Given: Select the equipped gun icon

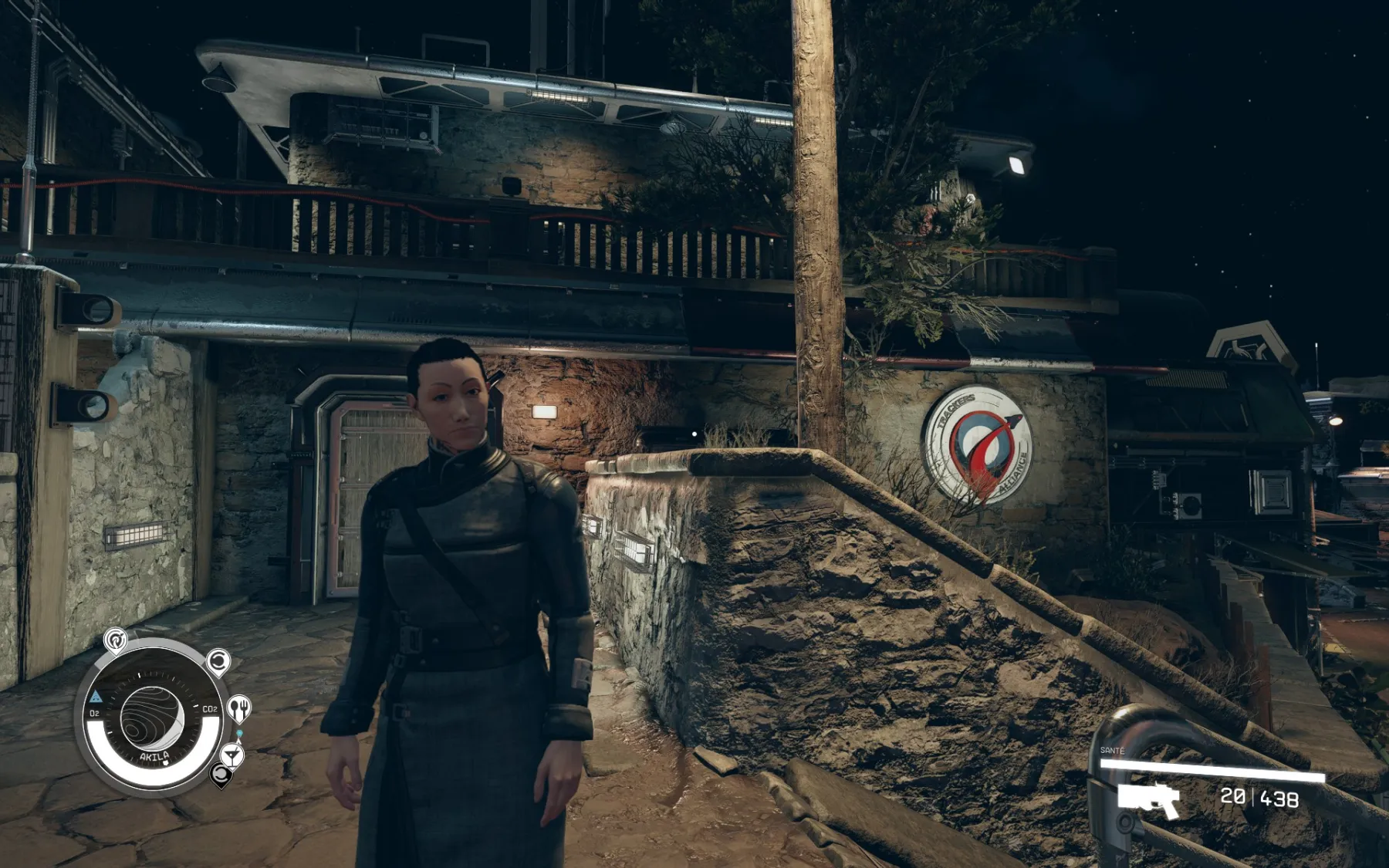Looking at the screenshot, I should [1149, 800].
